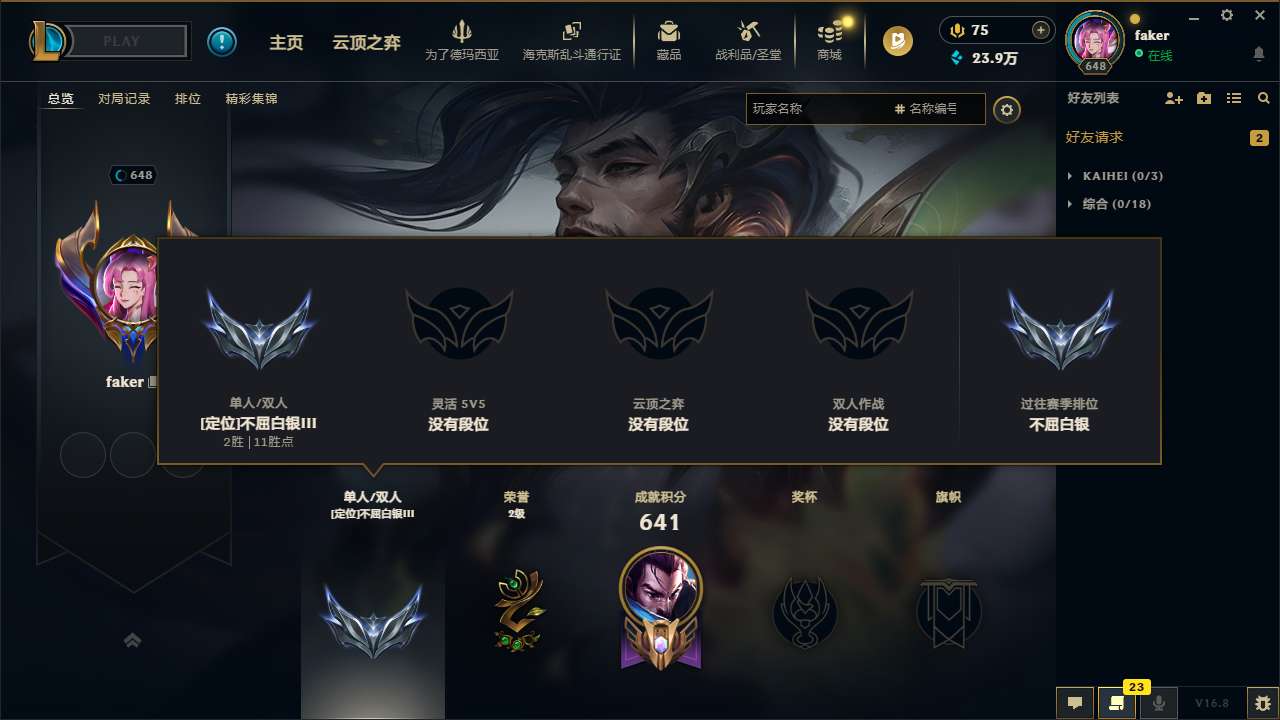Toggle the microphone mute icon
1280x720 pixels.
click(x=1160, y=704)
